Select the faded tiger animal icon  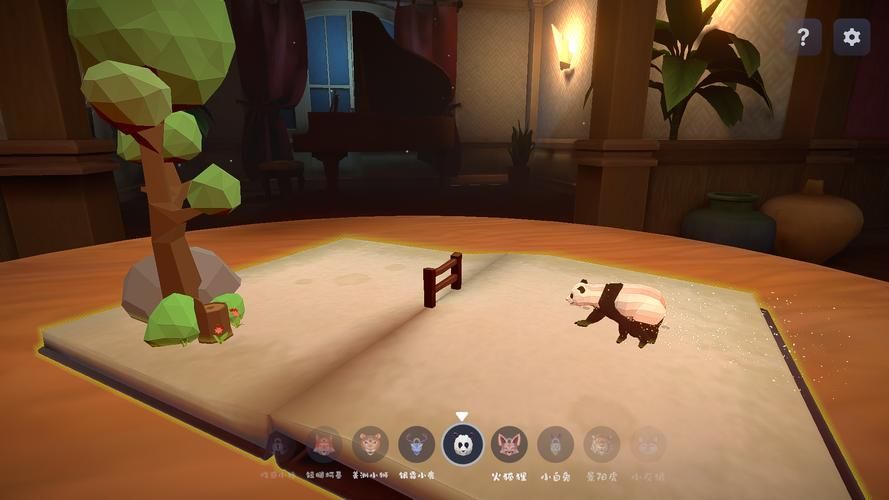pyautogui.click(x=601, y=444)
